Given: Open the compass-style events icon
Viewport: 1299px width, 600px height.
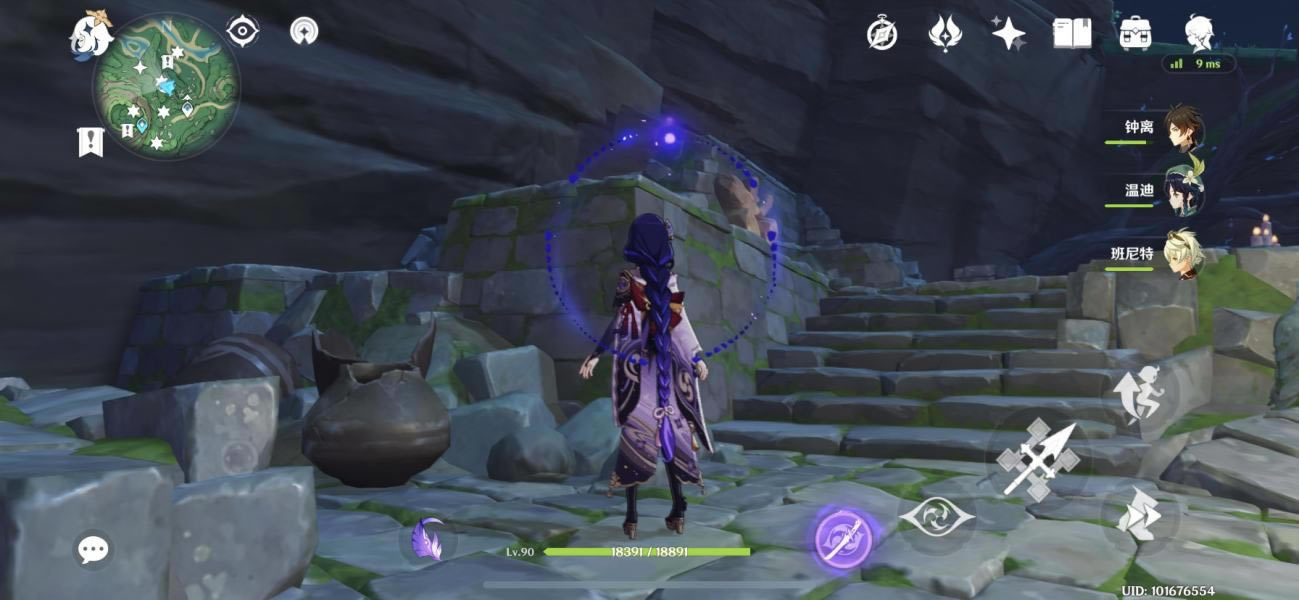Looking at the screenshot, I should click(881, 34).
